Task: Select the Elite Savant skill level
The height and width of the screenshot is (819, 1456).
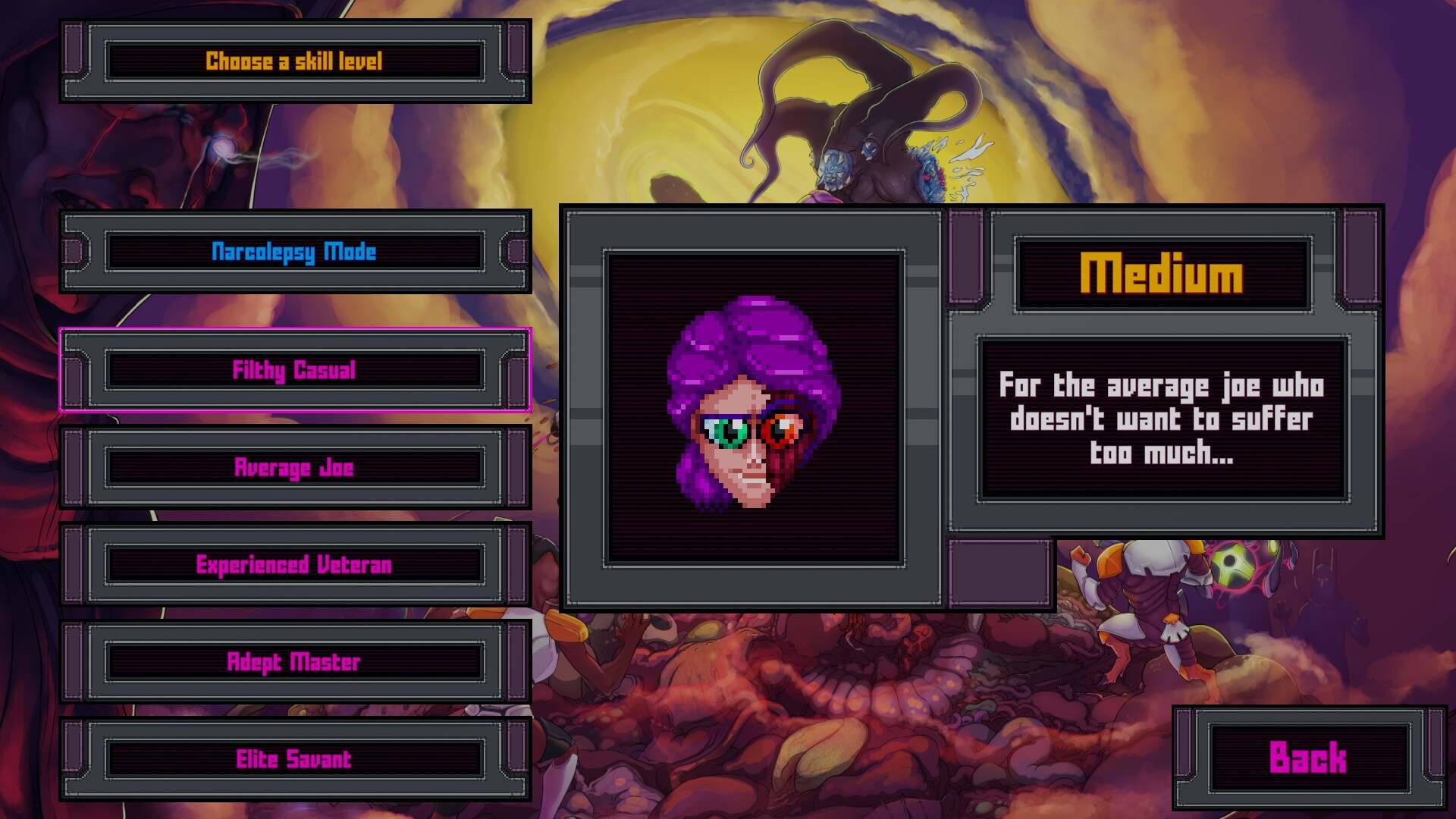Action: (294, 758)
